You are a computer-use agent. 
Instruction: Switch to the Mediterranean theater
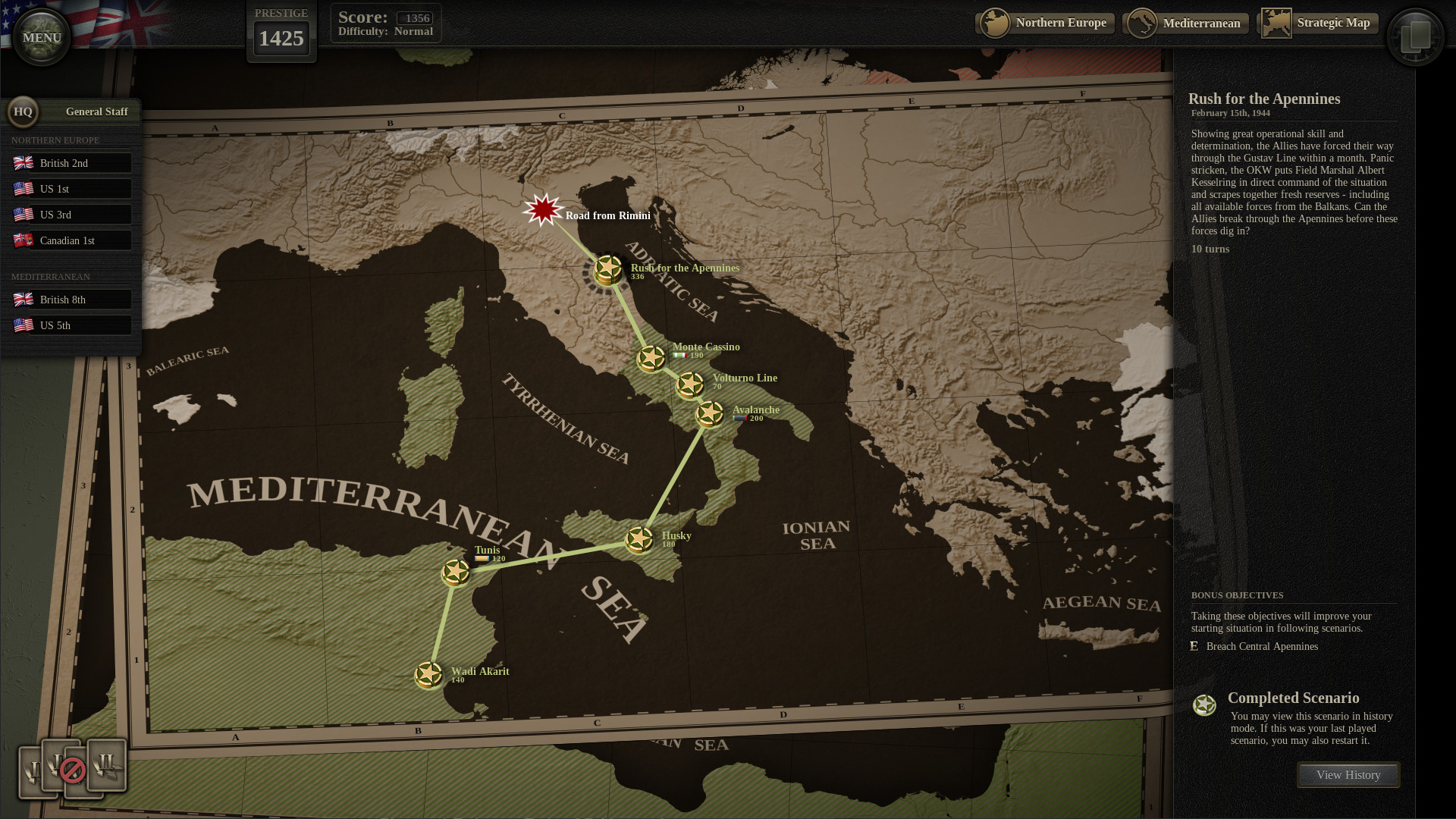pyautogui.click(x=1185, y=23)
